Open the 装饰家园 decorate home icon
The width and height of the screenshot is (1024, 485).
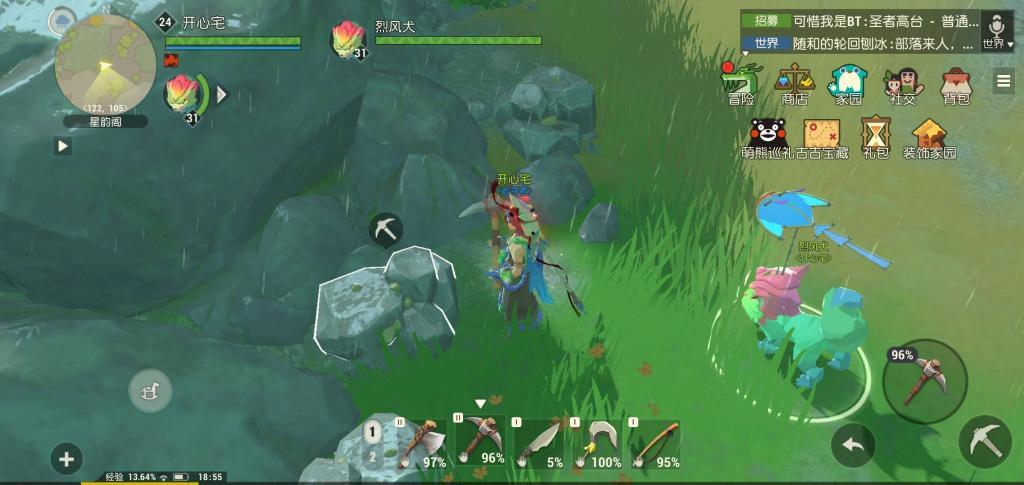[x=930, y=138]
